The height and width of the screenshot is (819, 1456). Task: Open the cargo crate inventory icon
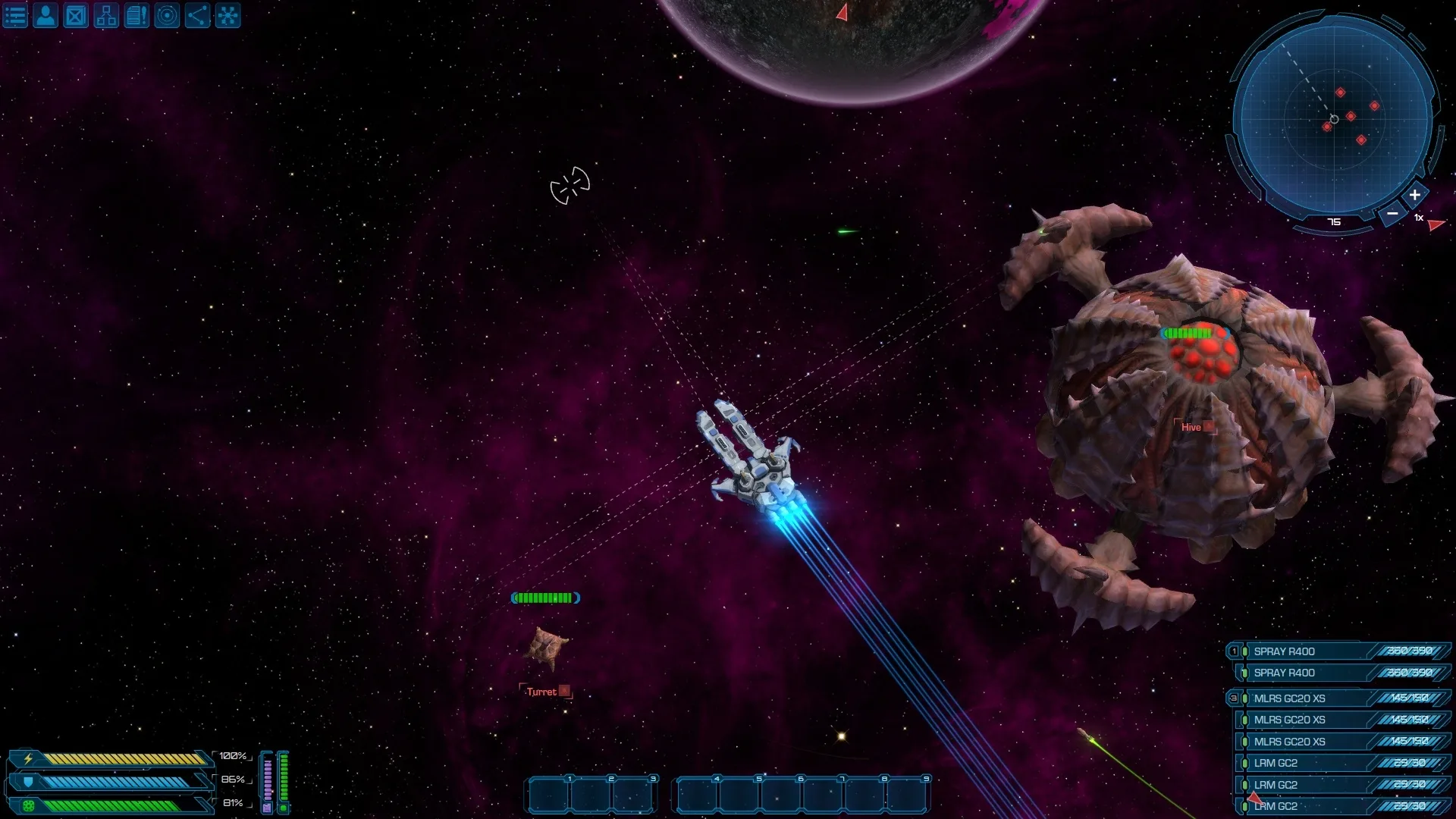click(x=76, y=15)
